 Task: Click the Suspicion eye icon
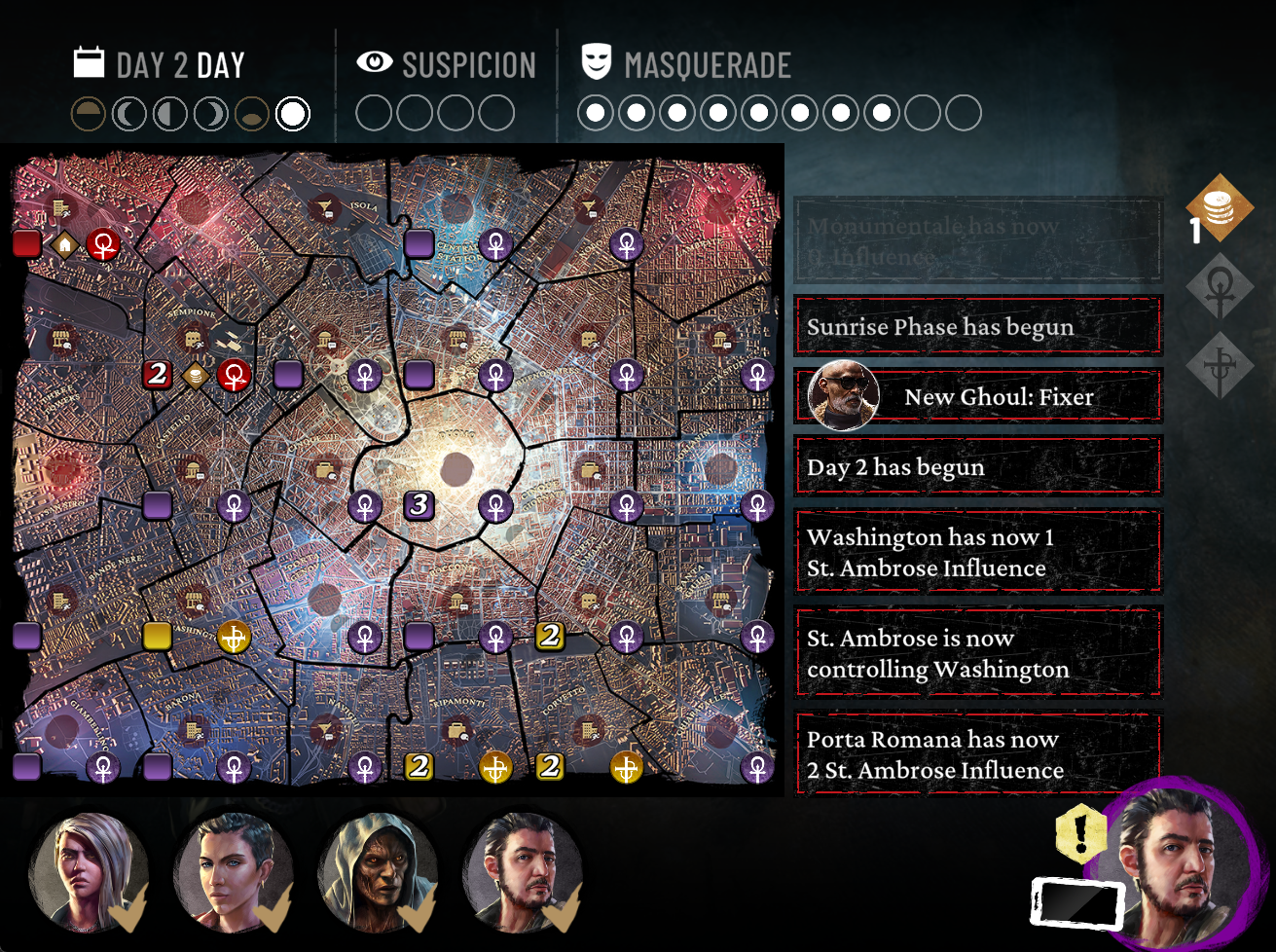tap(375, 62)
